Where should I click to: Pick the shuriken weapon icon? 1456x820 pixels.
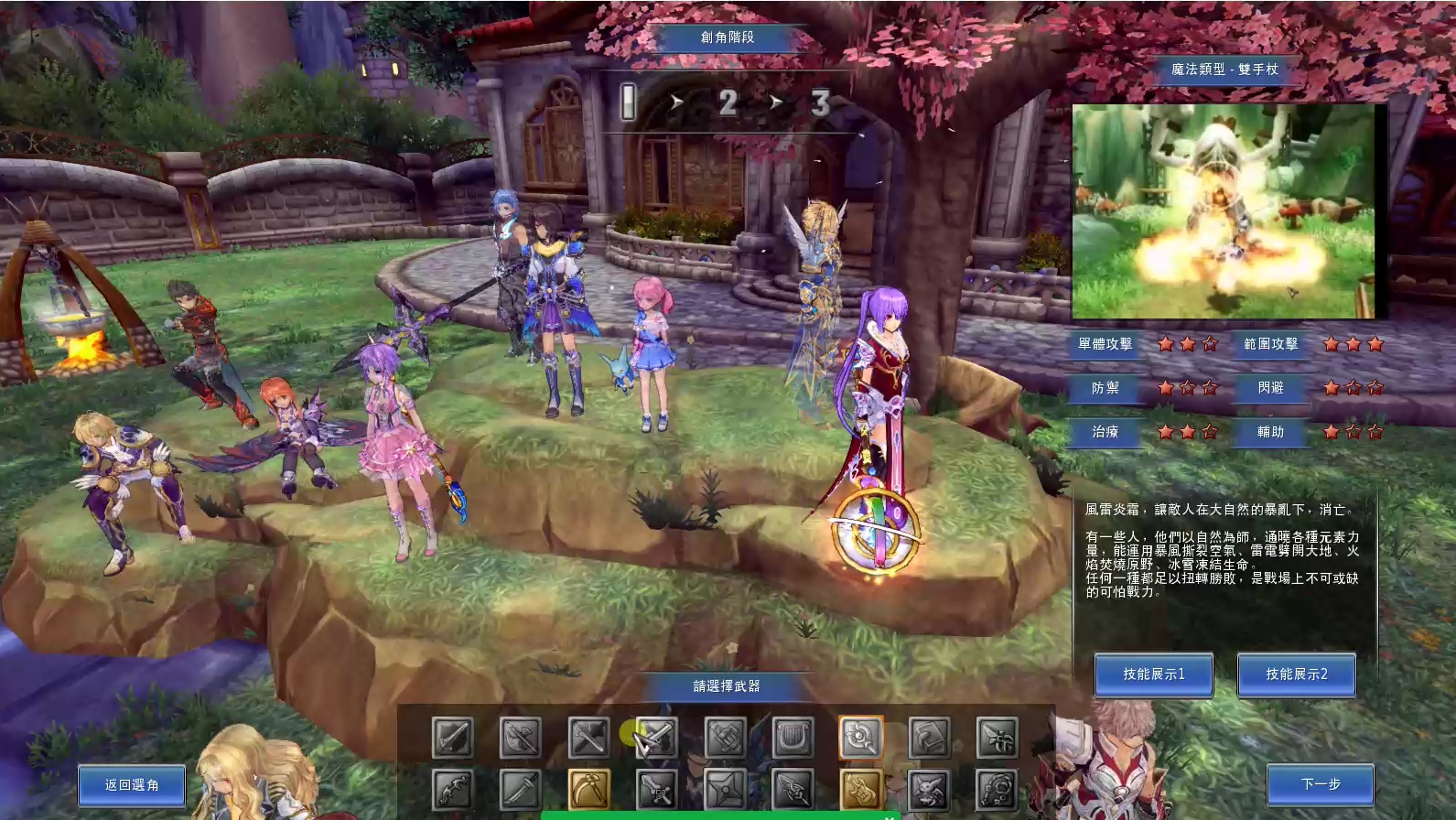pos(725,790)
